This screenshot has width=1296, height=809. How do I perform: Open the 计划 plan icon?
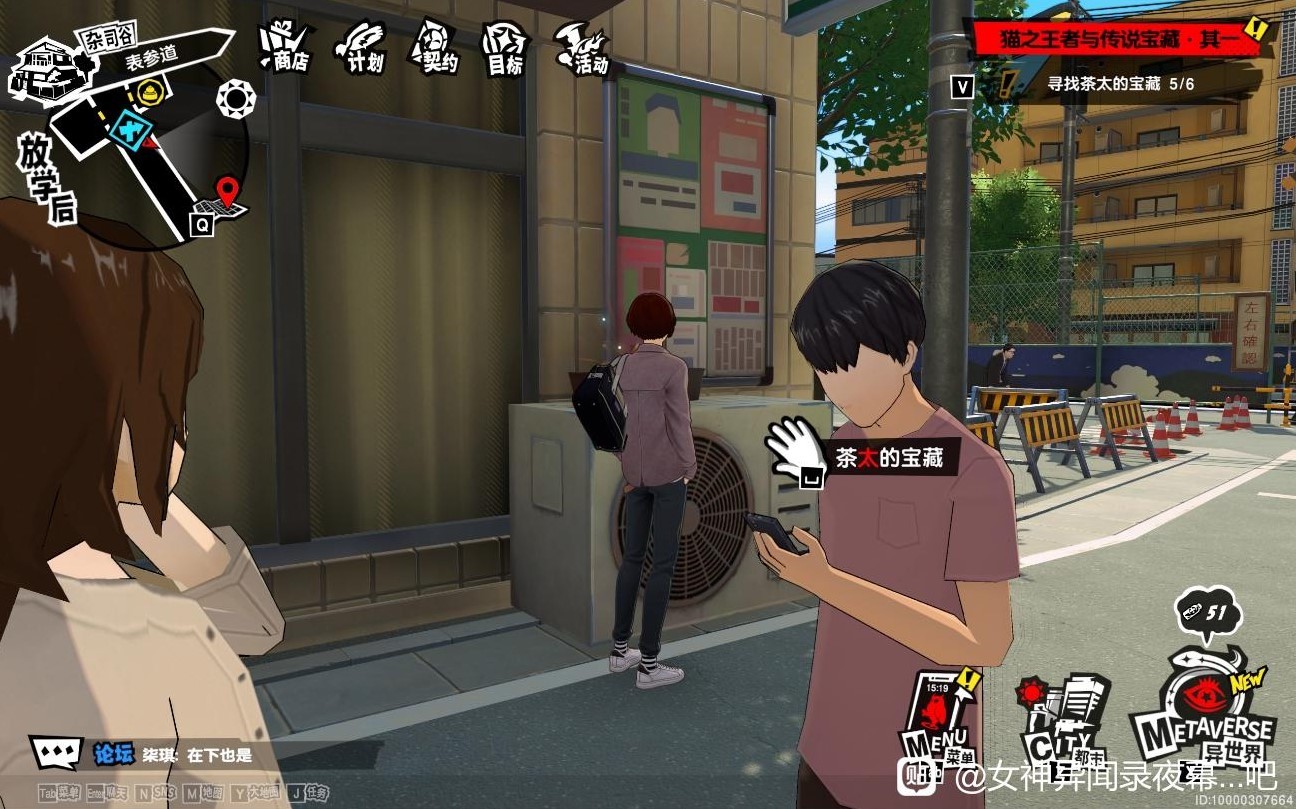pyautogui.click(x=362, y=47)
